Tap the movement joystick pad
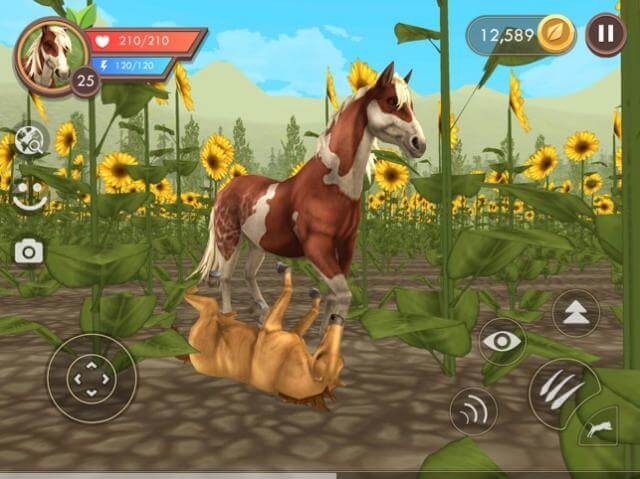This screenshot has height=479, width=640. click(x=91, y=378)
